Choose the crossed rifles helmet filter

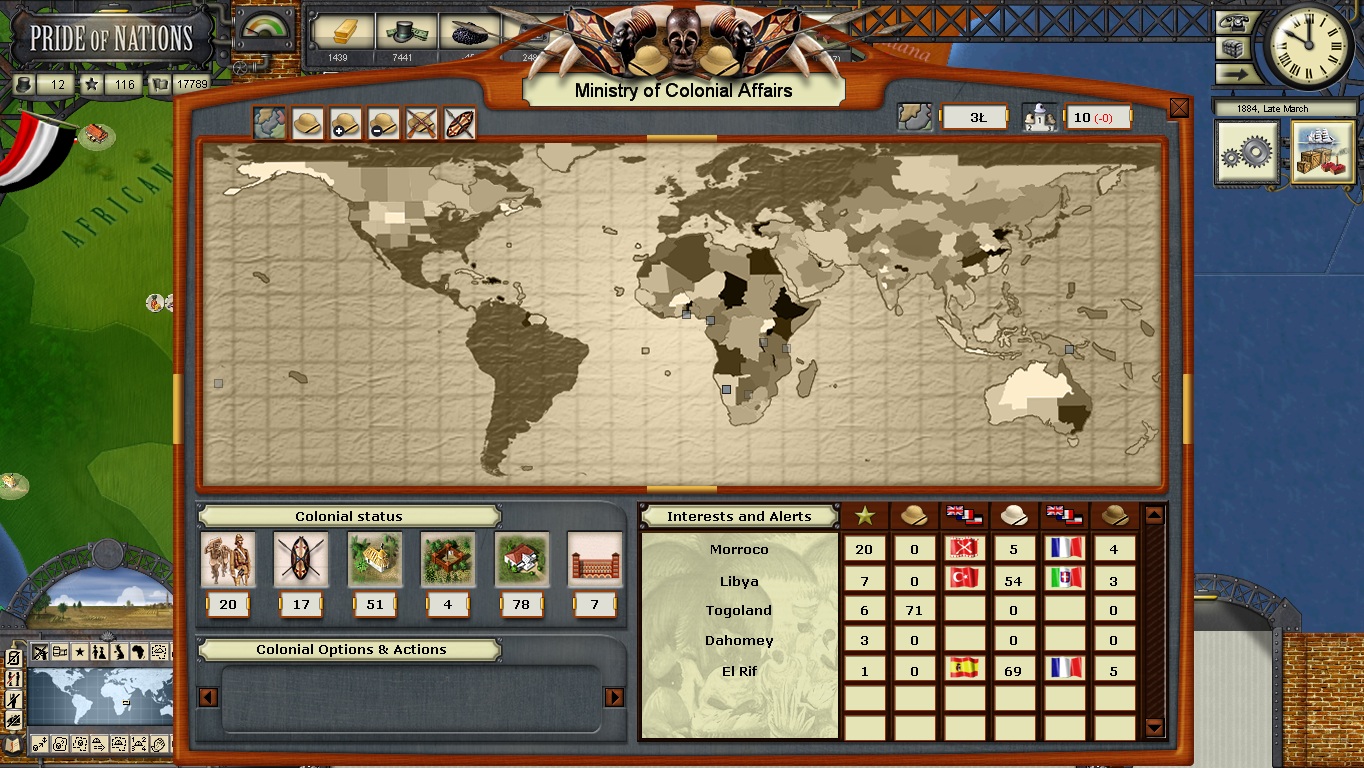[421, 124]
